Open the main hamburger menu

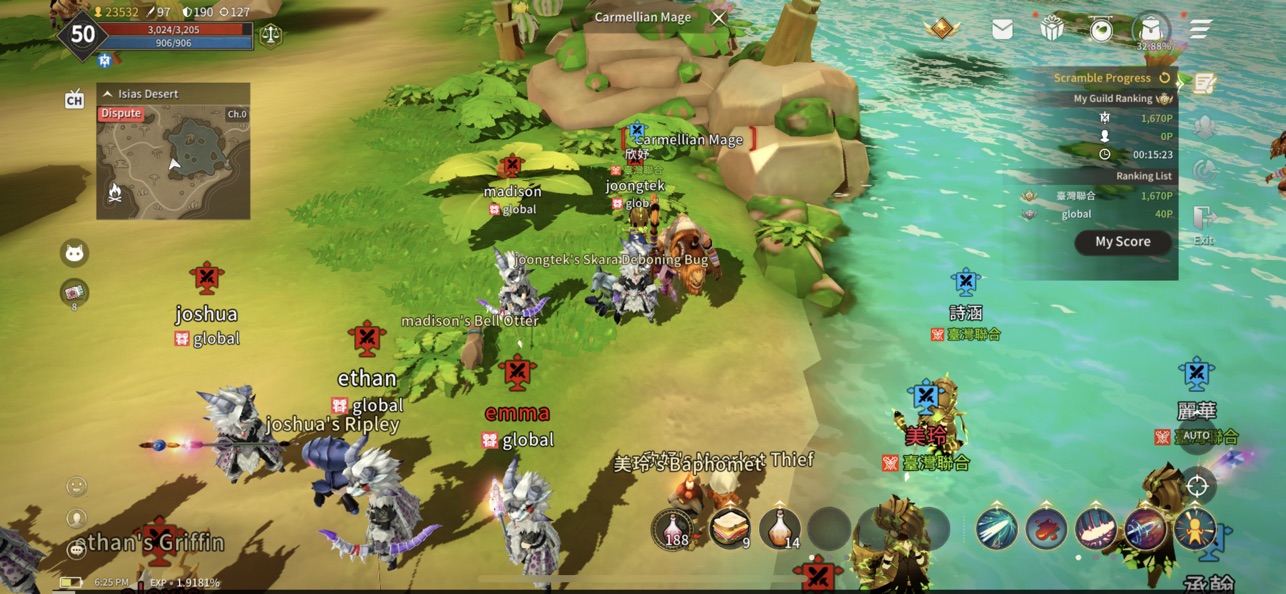(x=1200, y=29)
